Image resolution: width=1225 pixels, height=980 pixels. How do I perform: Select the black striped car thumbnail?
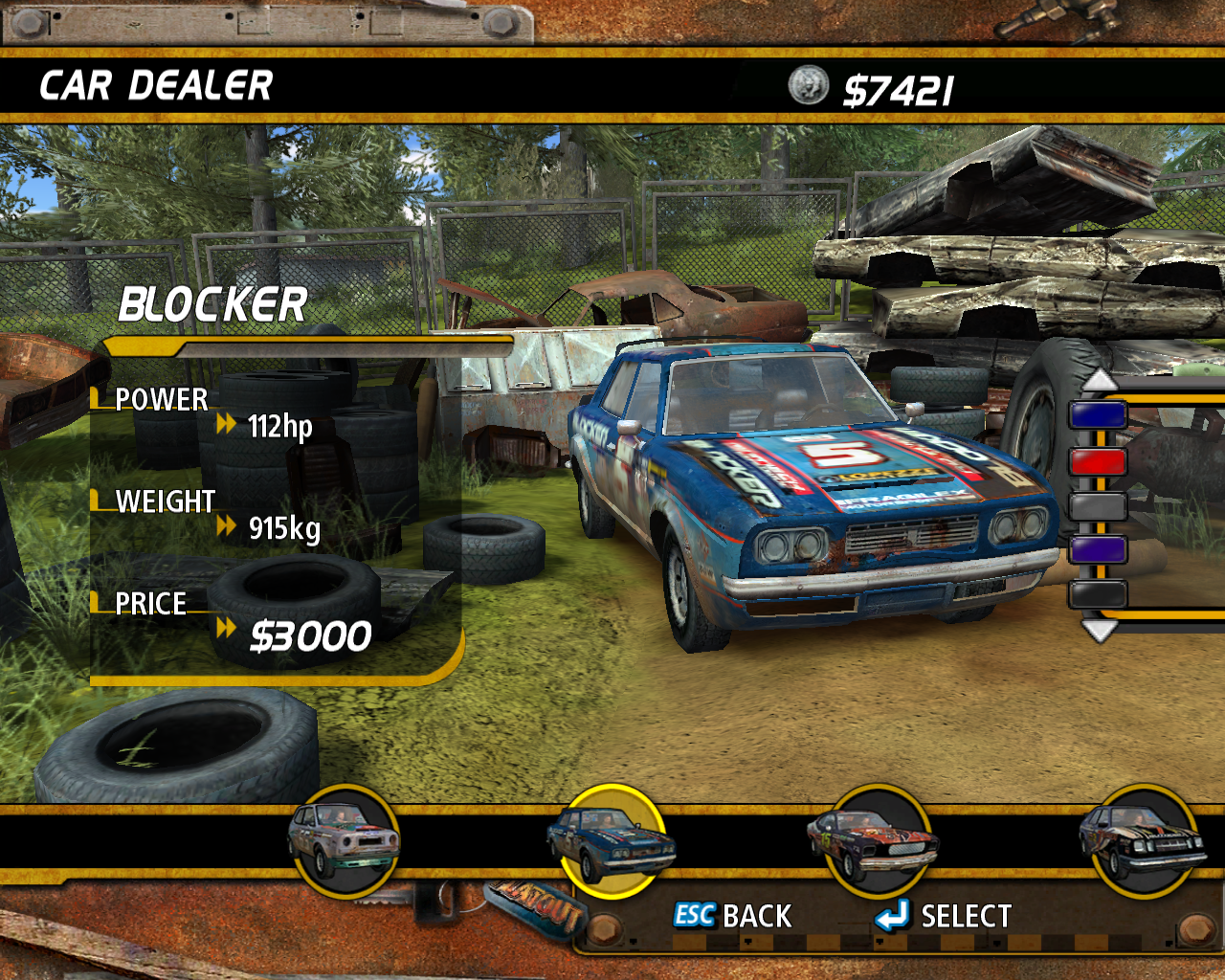(1143, 841)
